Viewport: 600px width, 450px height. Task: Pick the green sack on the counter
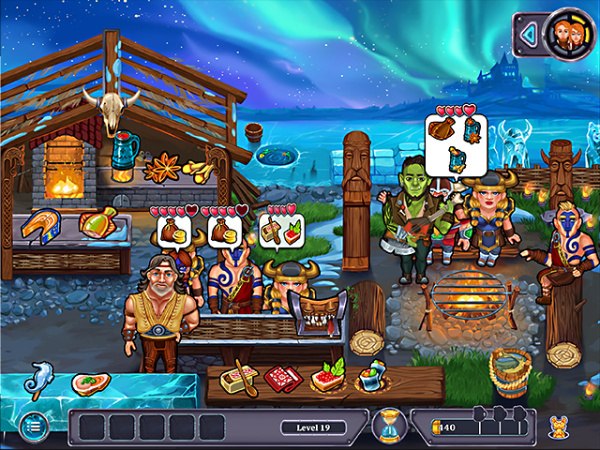[97, 222]
